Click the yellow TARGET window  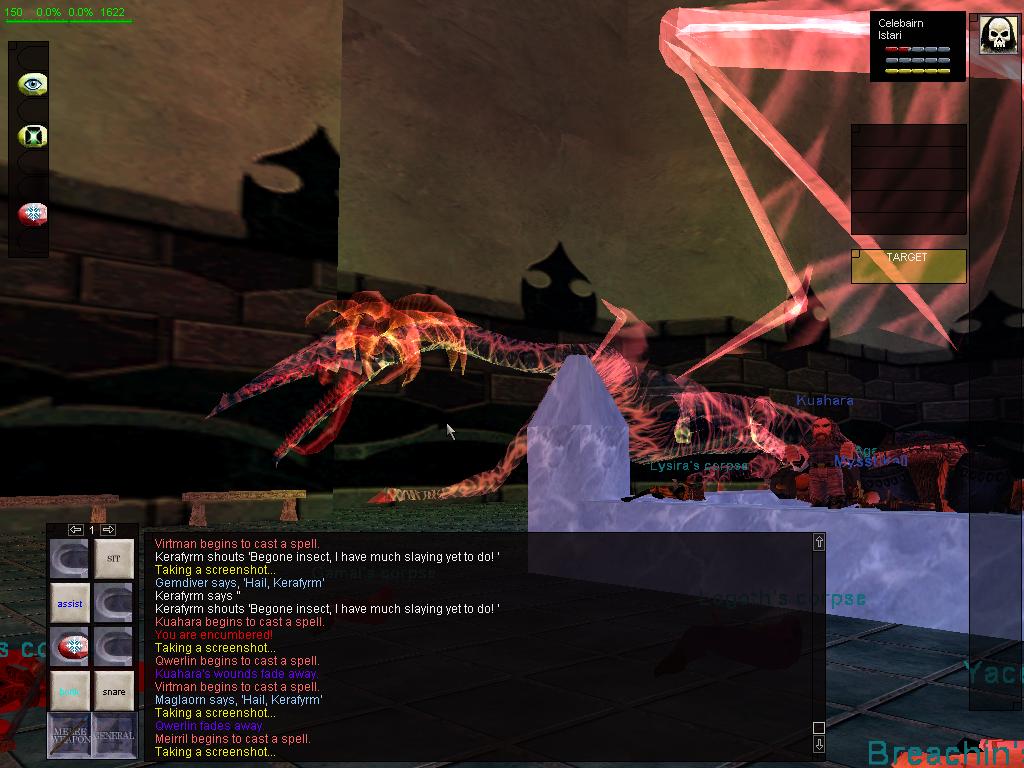(908, 266)
